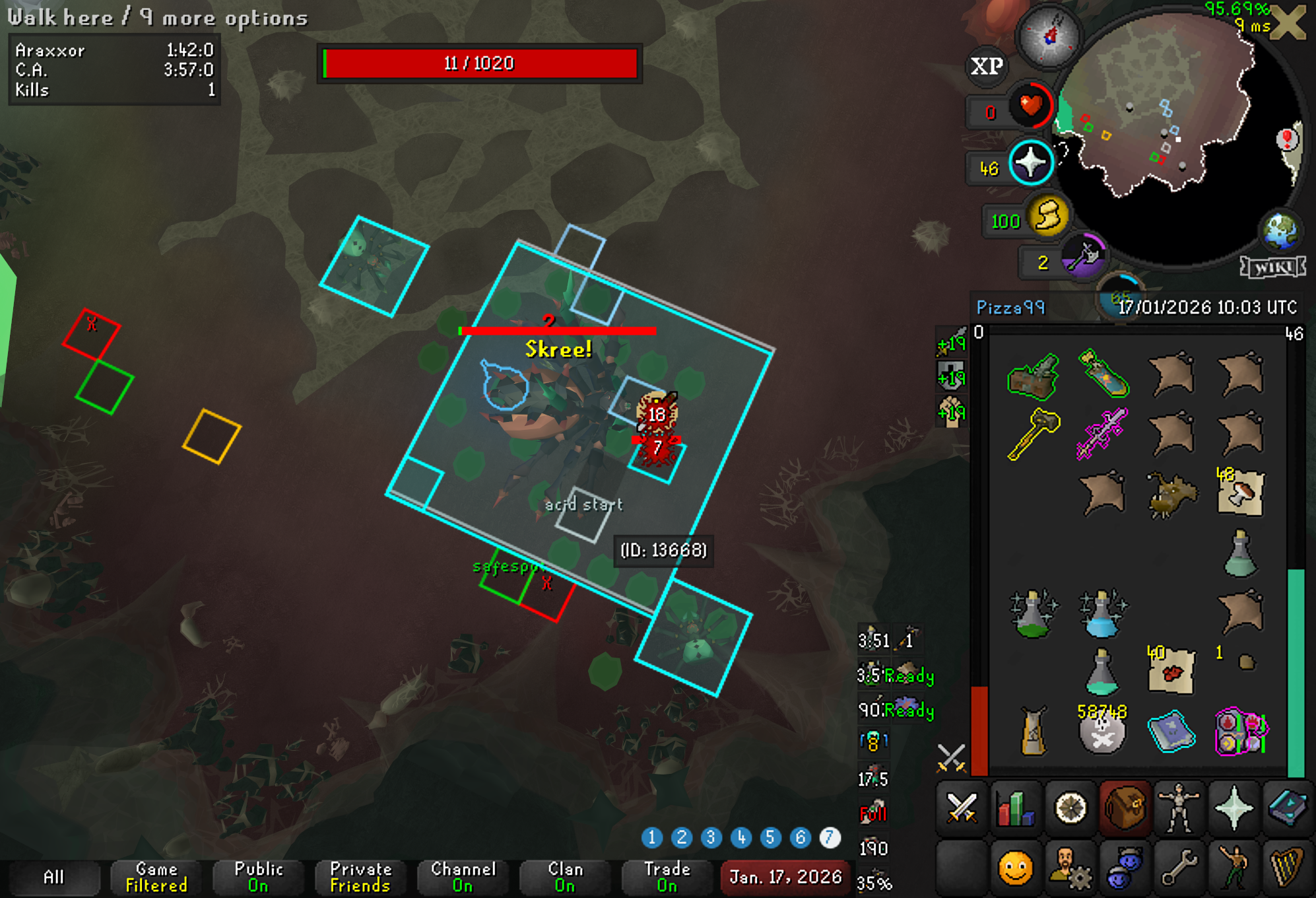The image size is (1316, 898).
Task: Select the cyan-outlined spell book item
Action: point(1171,731)
